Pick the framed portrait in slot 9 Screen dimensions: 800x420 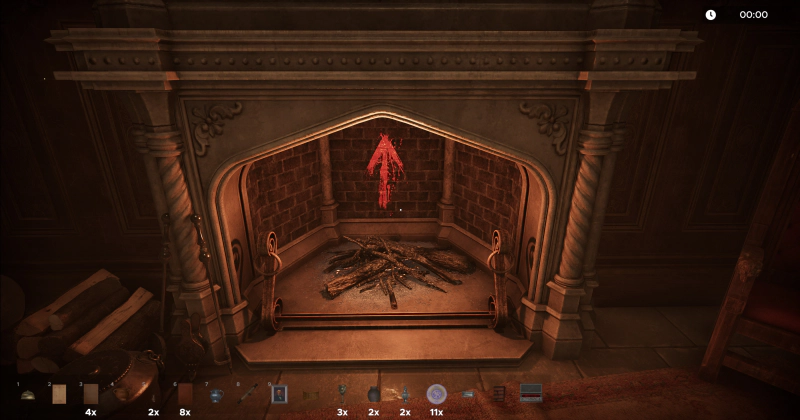279,394
